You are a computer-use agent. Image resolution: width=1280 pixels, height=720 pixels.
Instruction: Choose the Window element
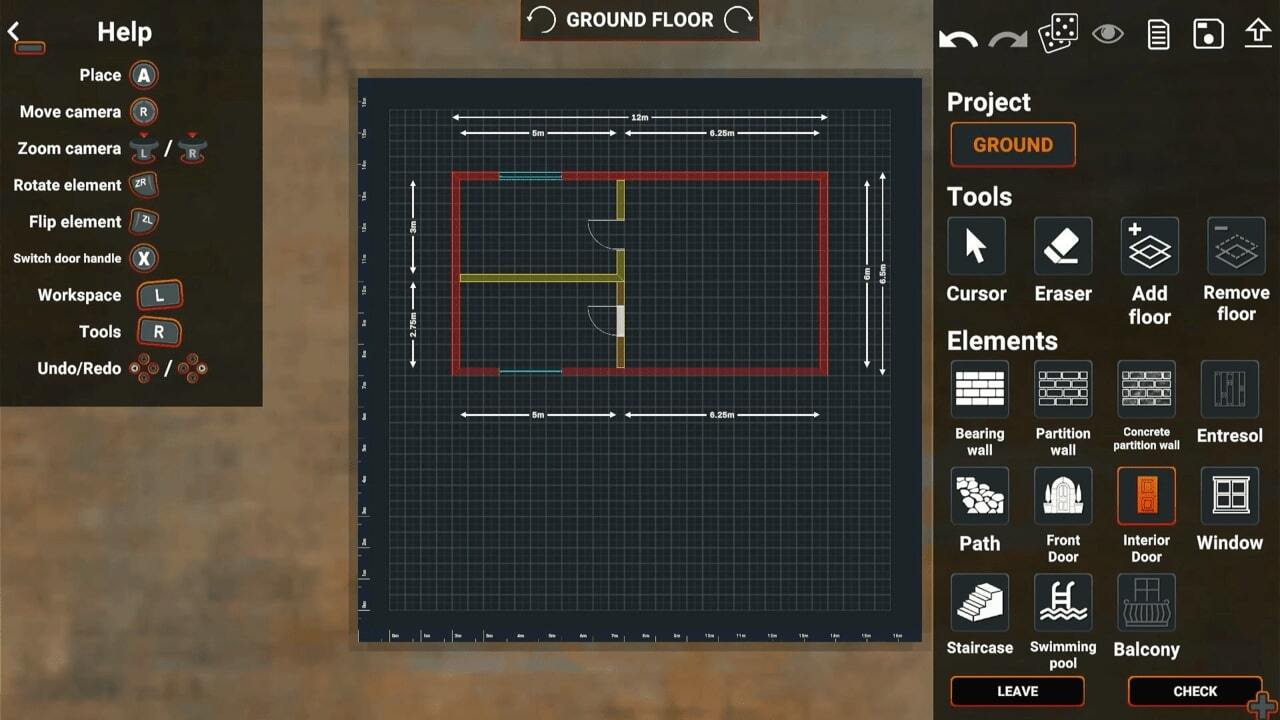(1229, 496)
